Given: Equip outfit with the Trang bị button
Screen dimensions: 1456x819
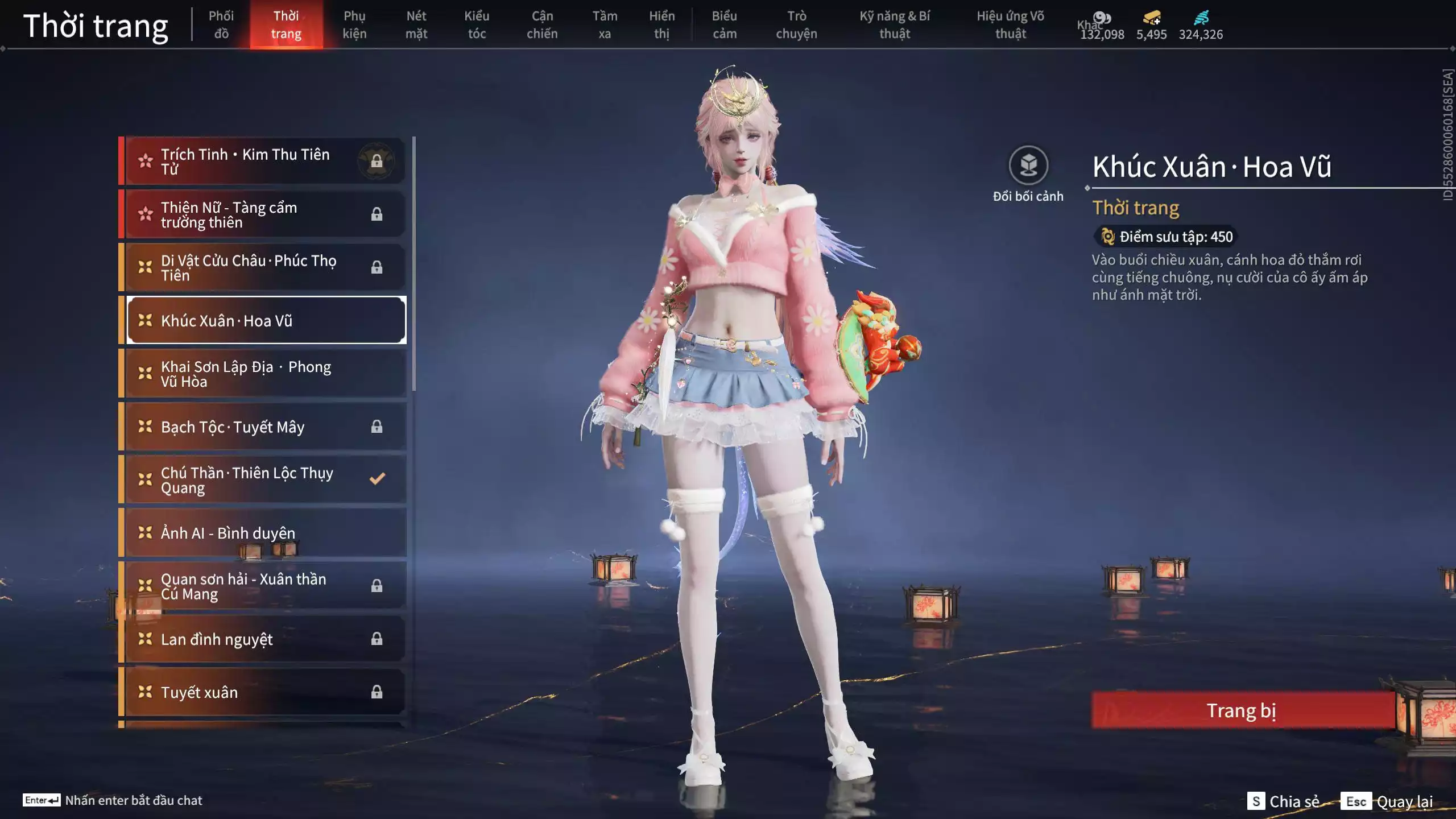Looking at the screenshot, I should 1242,710.
